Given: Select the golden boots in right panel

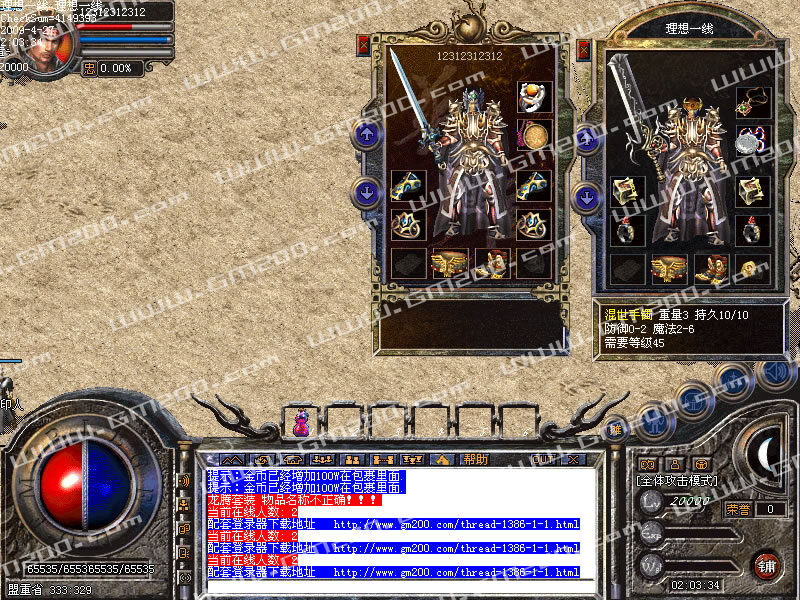Looking at the screenshot, I should 710,267.
